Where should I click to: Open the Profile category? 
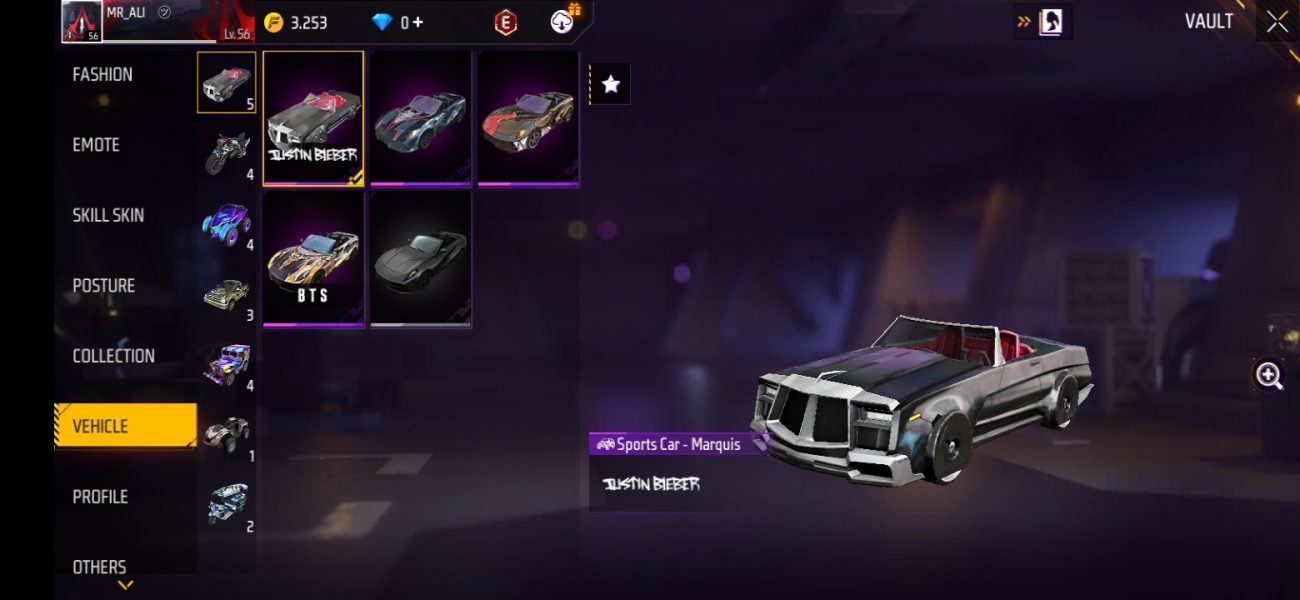pos(100,497)
